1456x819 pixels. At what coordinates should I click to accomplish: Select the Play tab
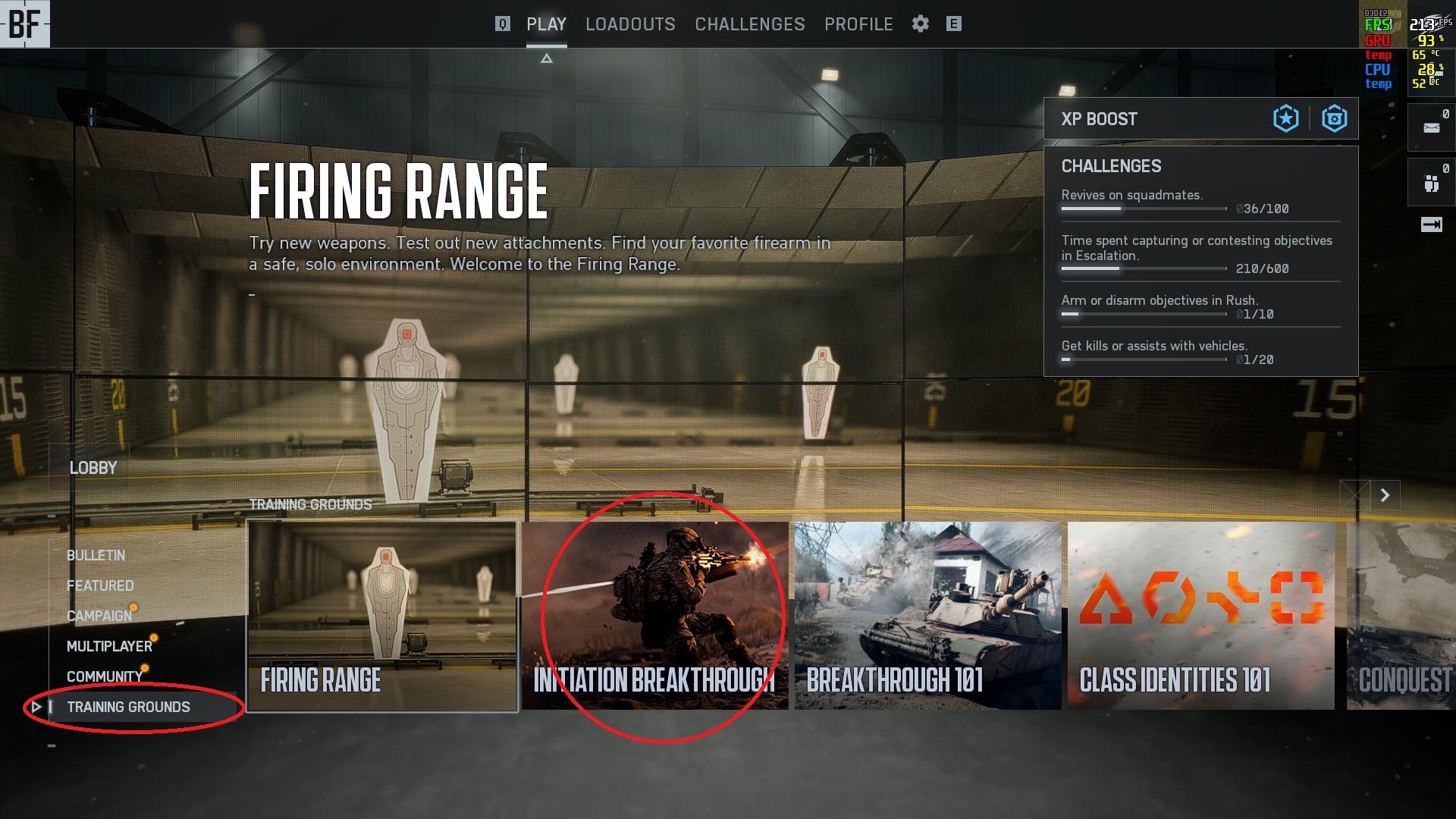pyautogui.click(x=546, y=24)
